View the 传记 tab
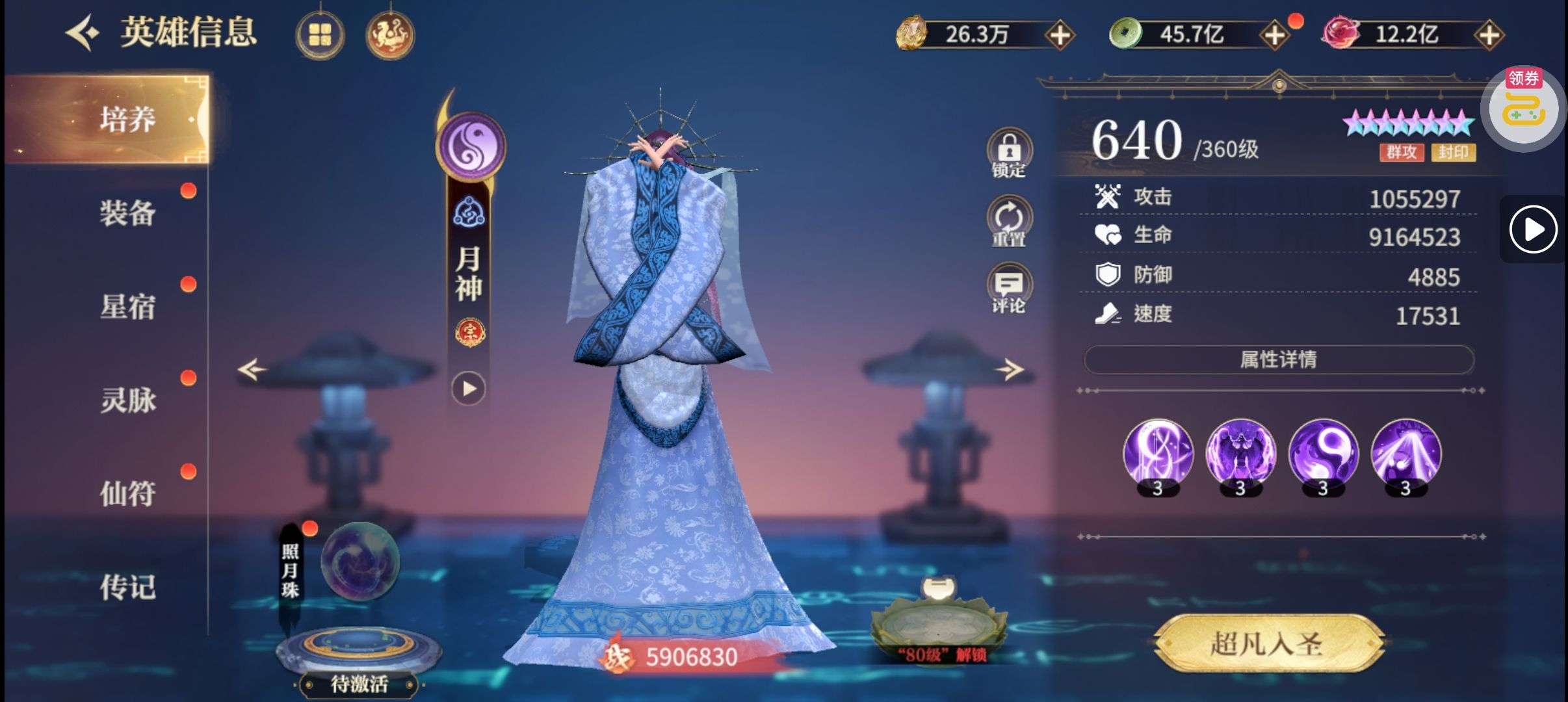Viewport: 1568px width, 702px height. click(x=127, y=588)
